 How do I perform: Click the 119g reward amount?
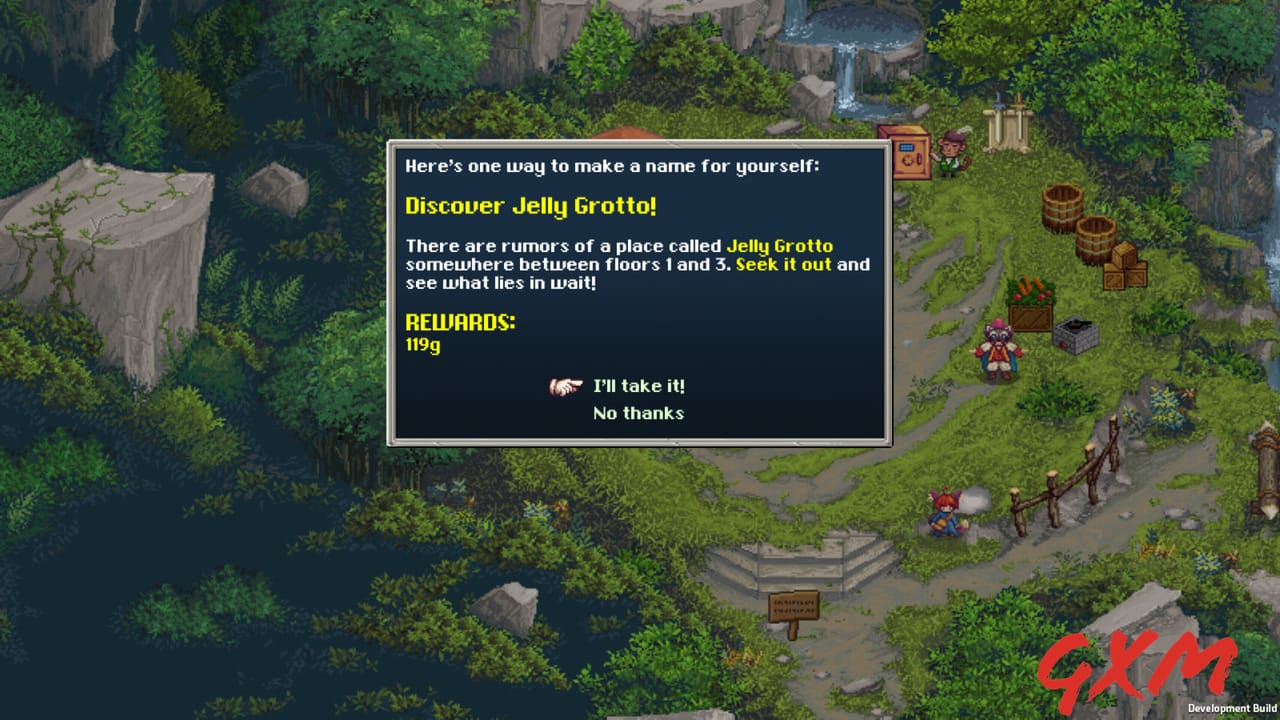421,345
